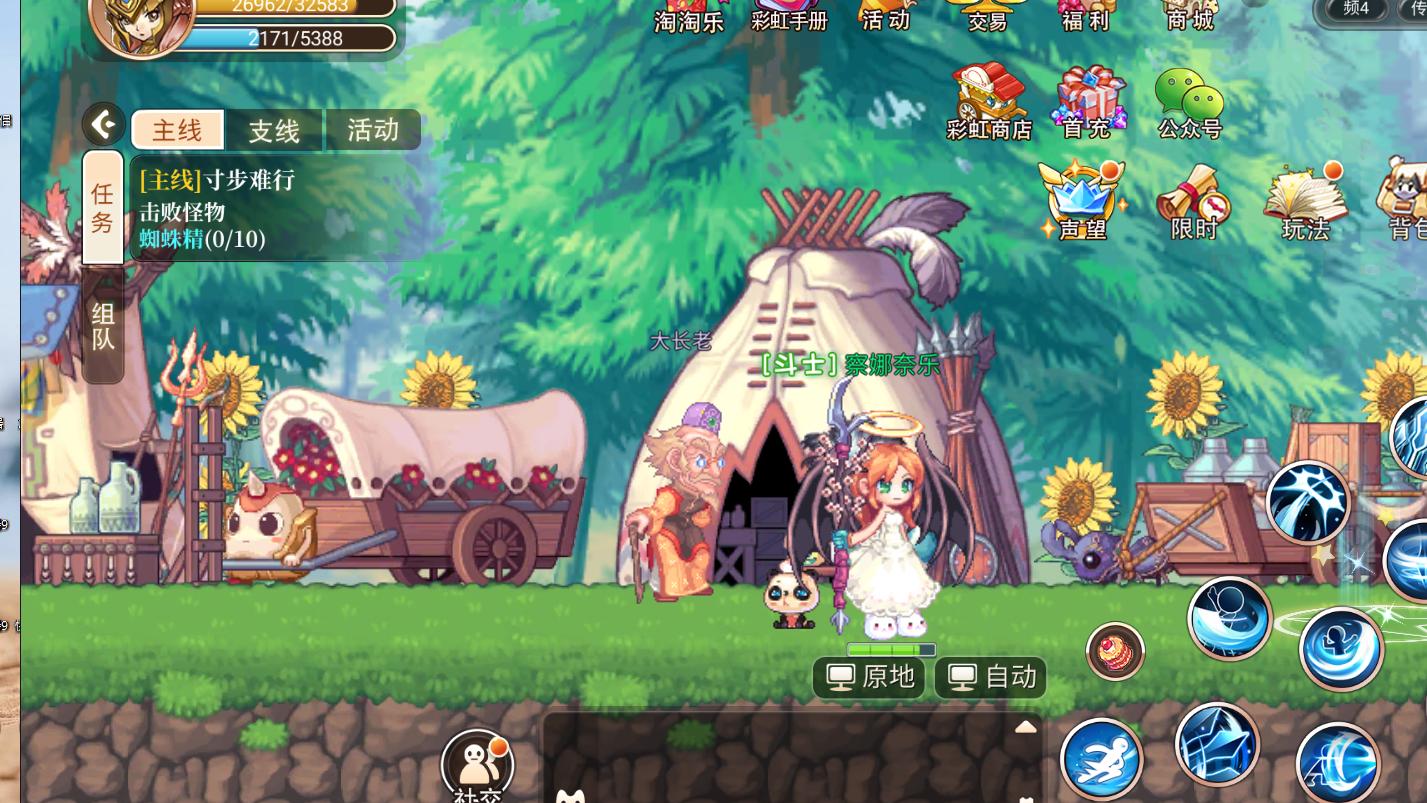Screen dimensions: 1427x803
Task: Open the 限时 timed event icon
Action: 1194,202
